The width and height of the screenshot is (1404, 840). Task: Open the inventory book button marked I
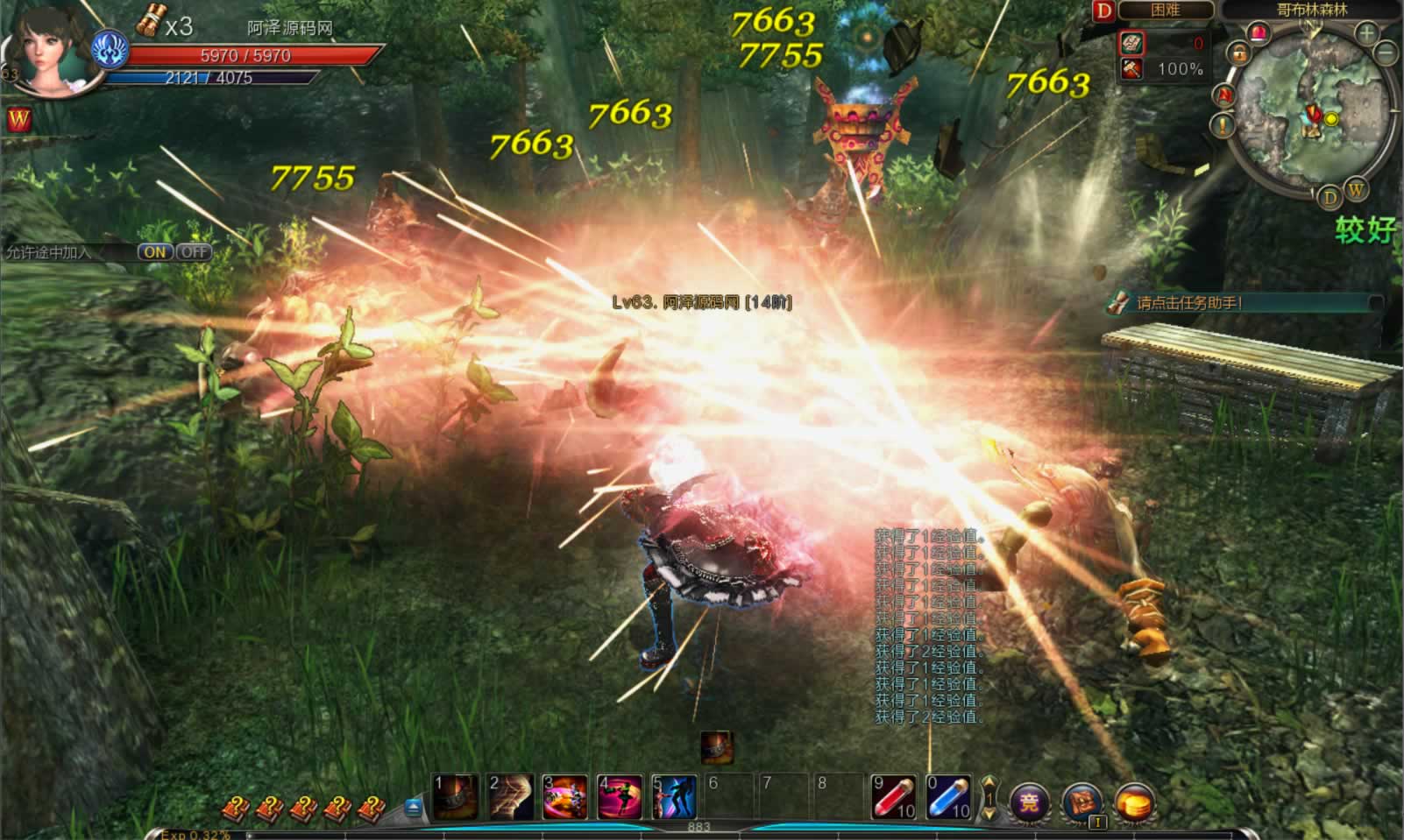pos(1082,801)
